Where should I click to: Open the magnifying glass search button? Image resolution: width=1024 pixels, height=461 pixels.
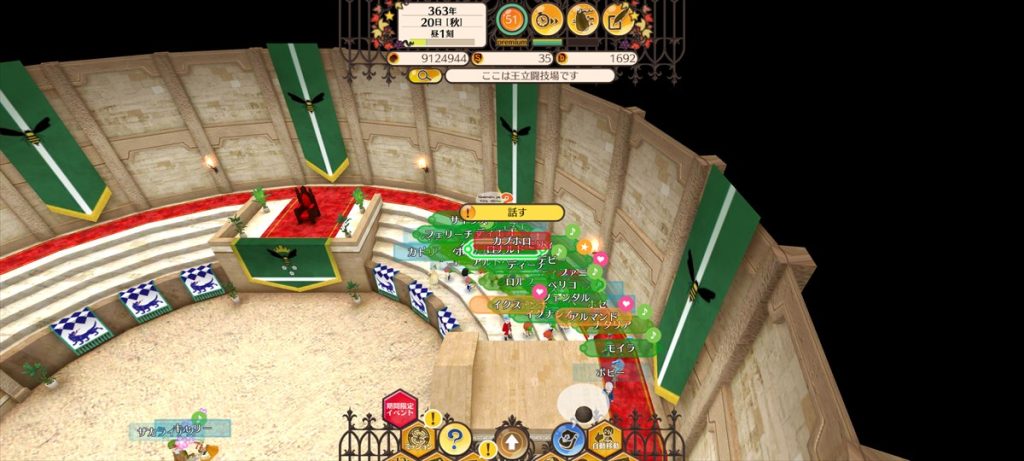424,75
